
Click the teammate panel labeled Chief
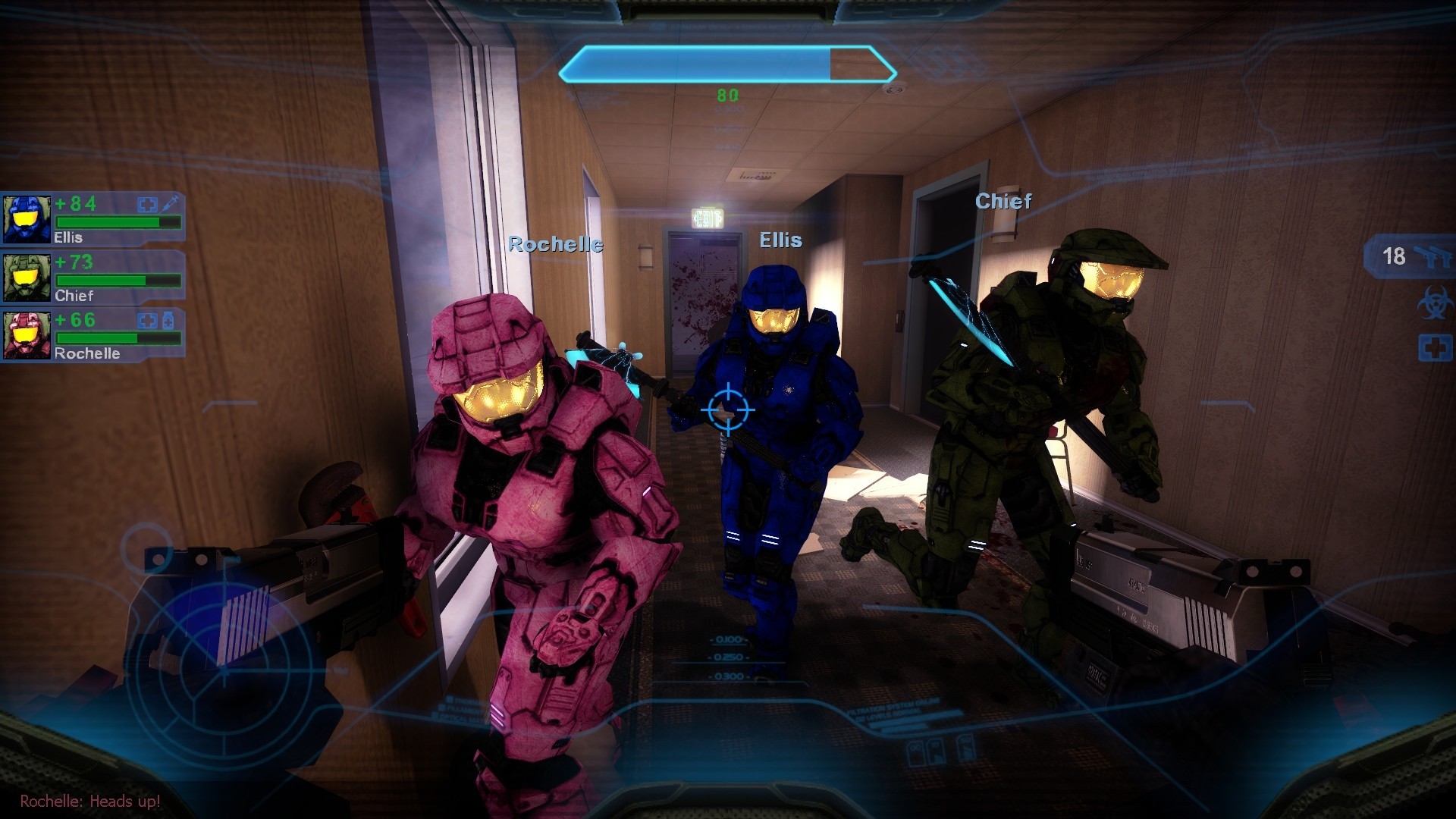point(99,278)
